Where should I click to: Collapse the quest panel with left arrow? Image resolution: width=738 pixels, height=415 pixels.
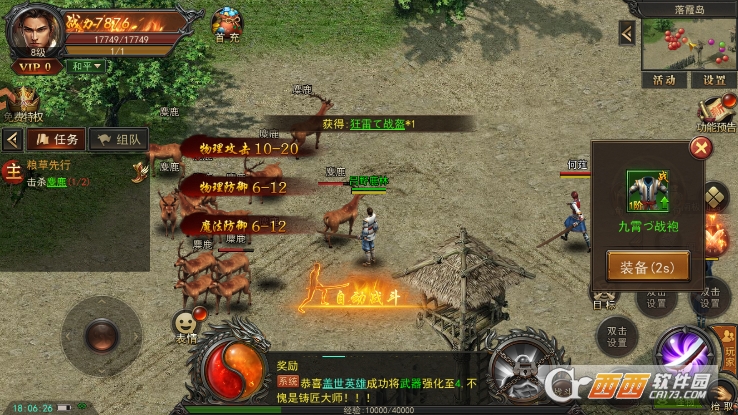click(x=13, y=139)
